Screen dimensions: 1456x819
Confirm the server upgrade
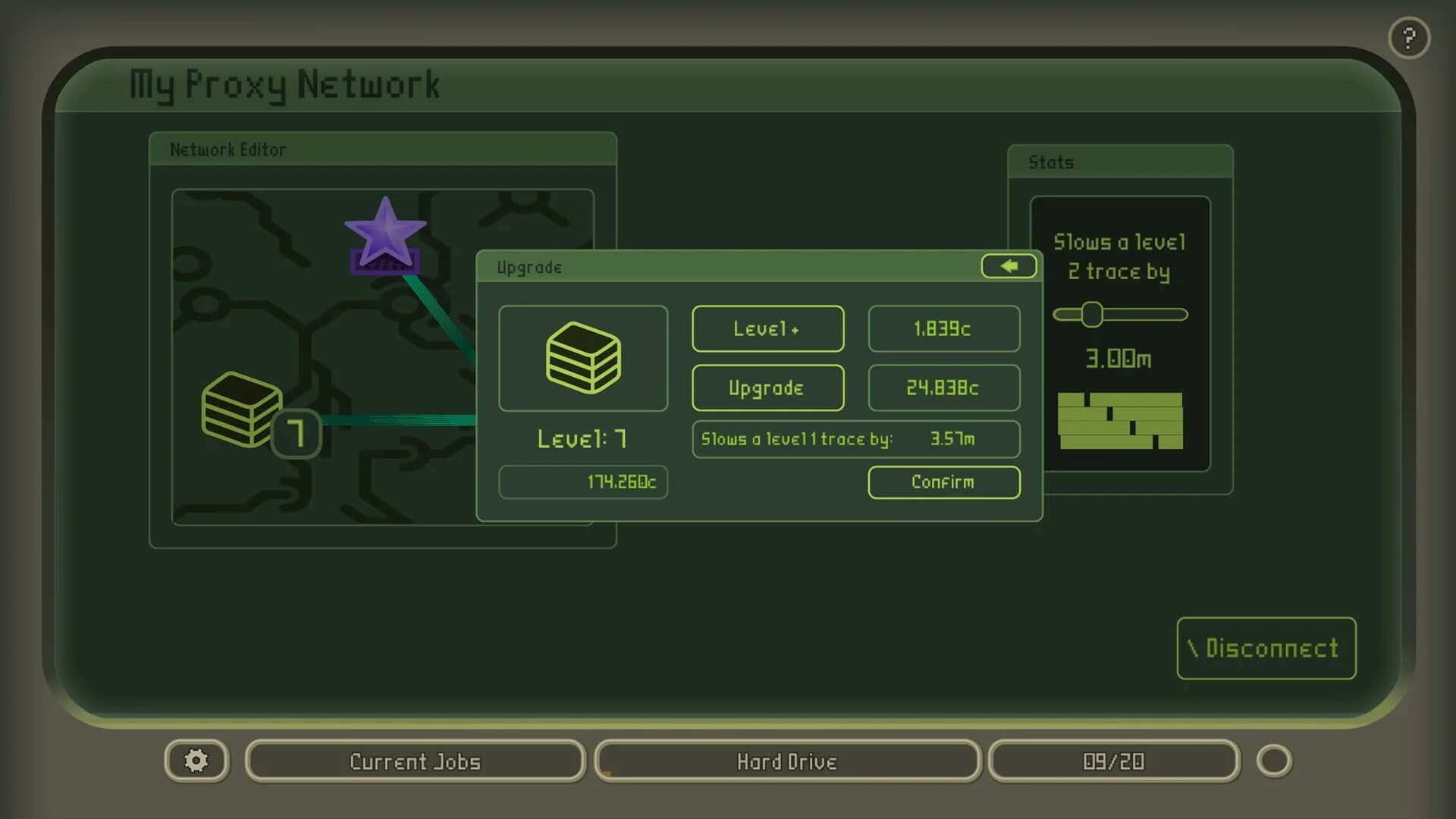943,482
